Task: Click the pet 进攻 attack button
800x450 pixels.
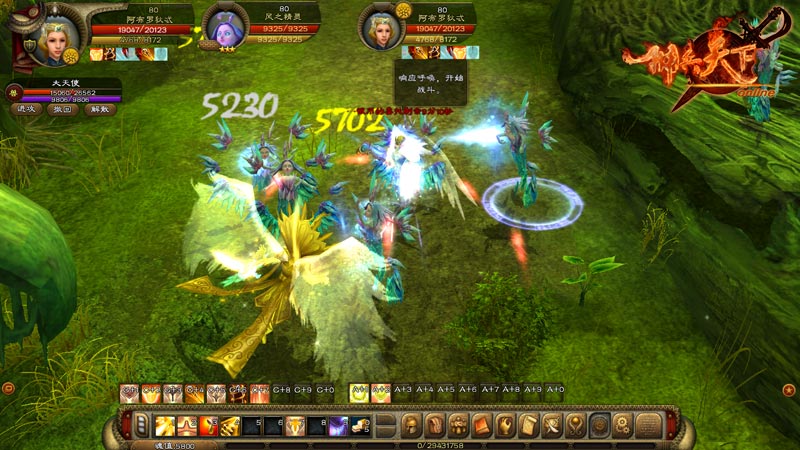Action: click(x=27, y=108)
